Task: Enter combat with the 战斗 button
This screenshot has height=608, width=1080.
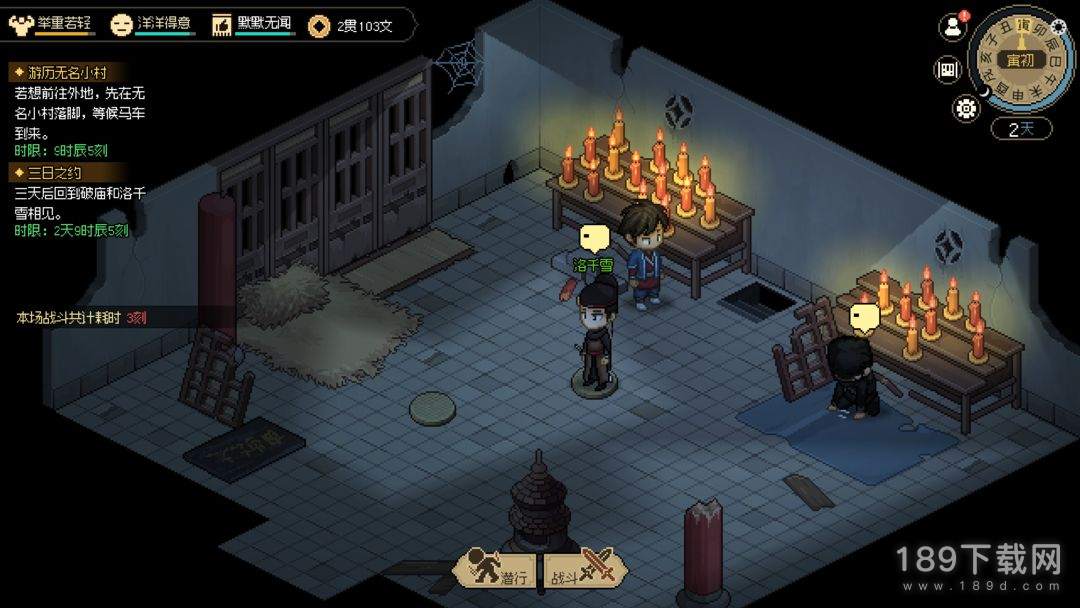Action: click(x=584, y=570)
